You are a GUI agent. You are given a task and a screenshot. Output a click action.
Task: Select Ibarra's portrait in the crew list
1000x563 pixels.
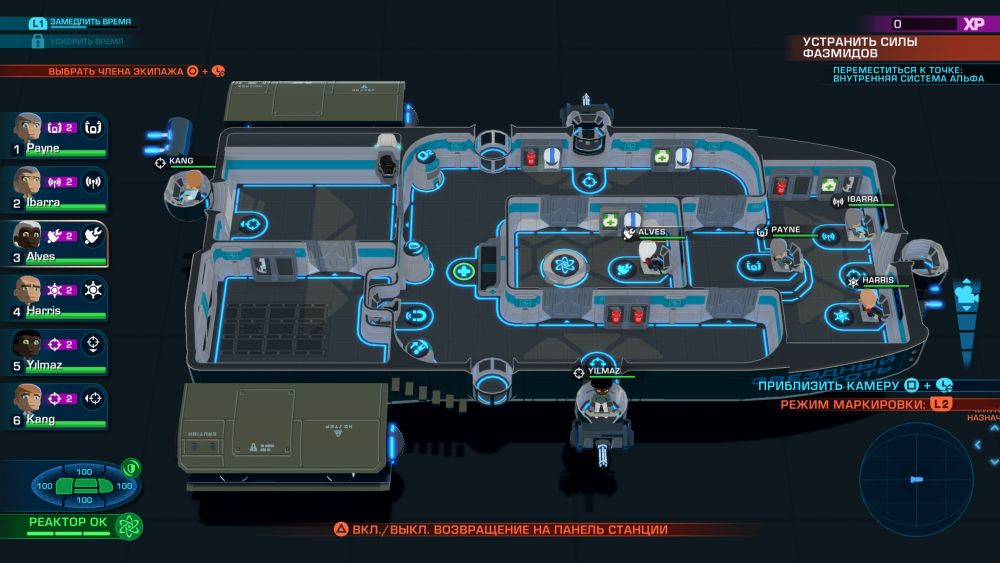[x=28, y=184]
